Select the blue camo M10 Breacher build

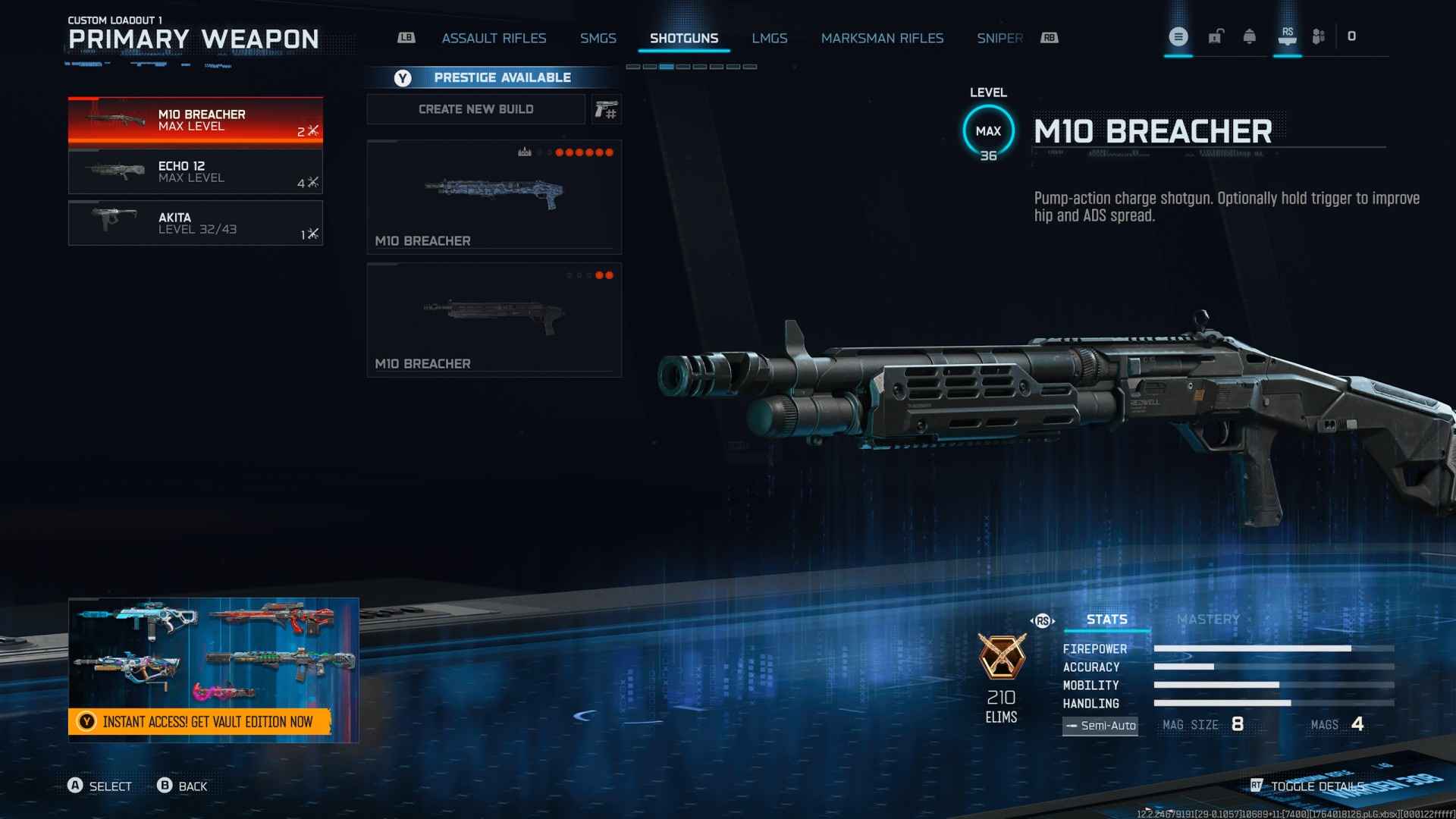(494, 196)
